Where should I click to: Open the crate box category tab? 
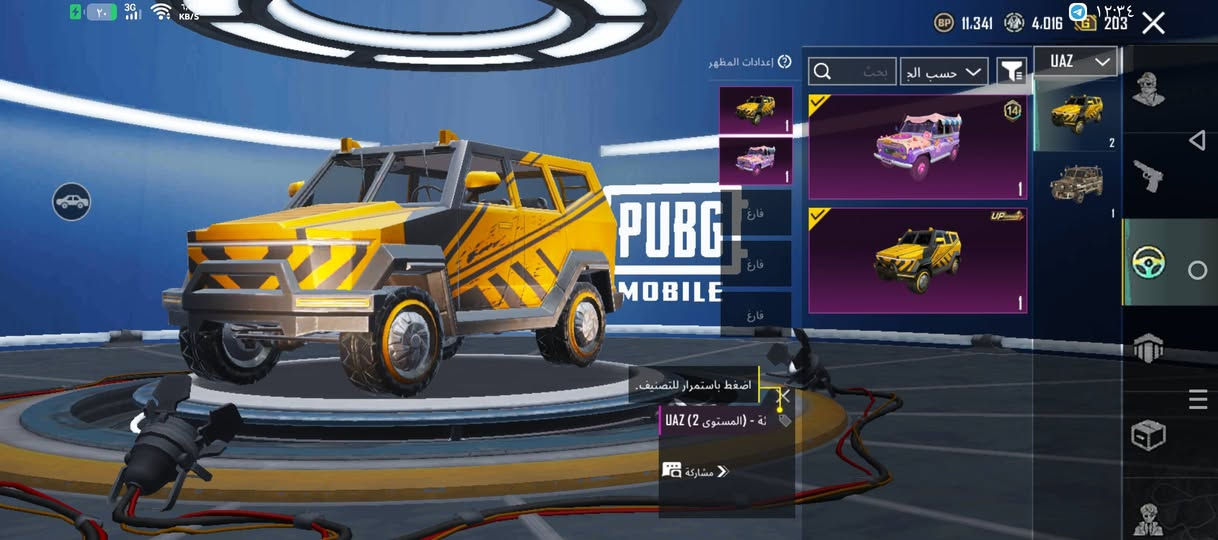(1147, 434)
